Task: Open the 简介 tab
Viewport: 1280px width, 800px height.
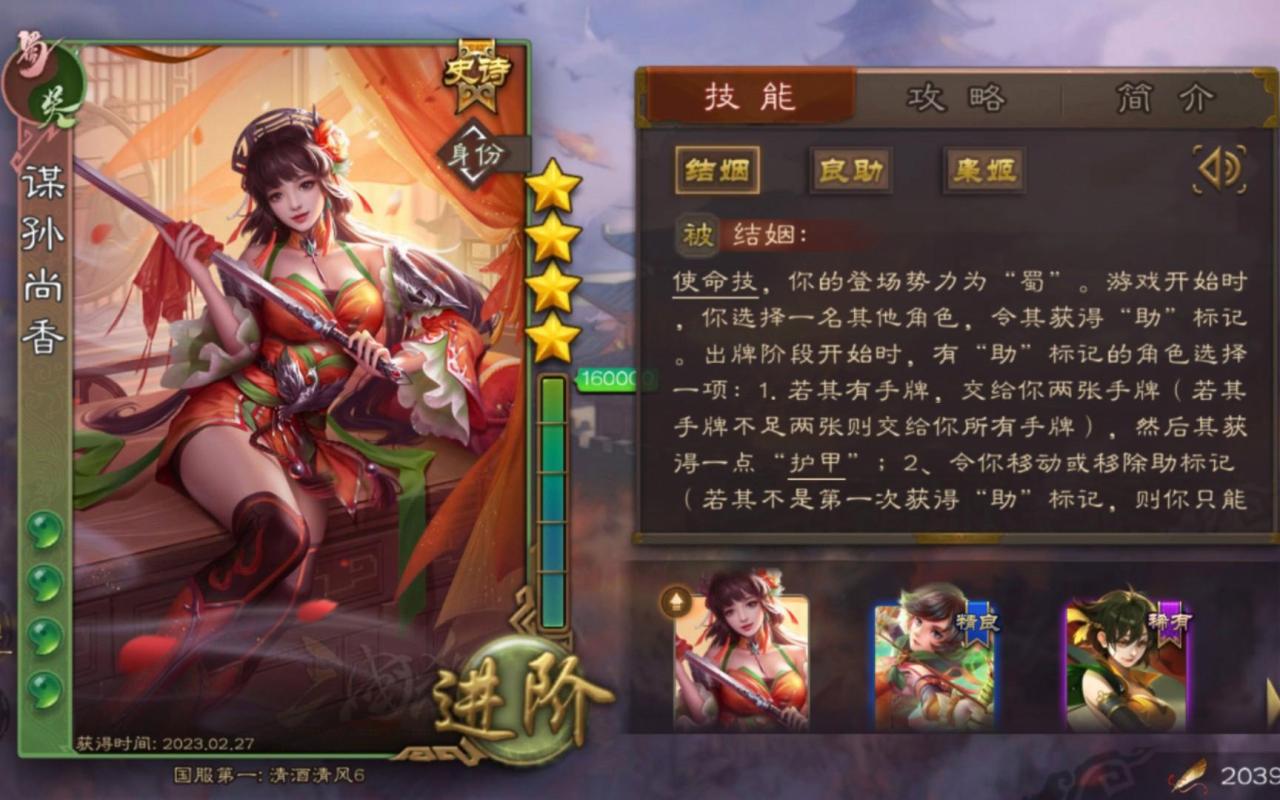Action: pyautogui.click(x=1168, y=96)
